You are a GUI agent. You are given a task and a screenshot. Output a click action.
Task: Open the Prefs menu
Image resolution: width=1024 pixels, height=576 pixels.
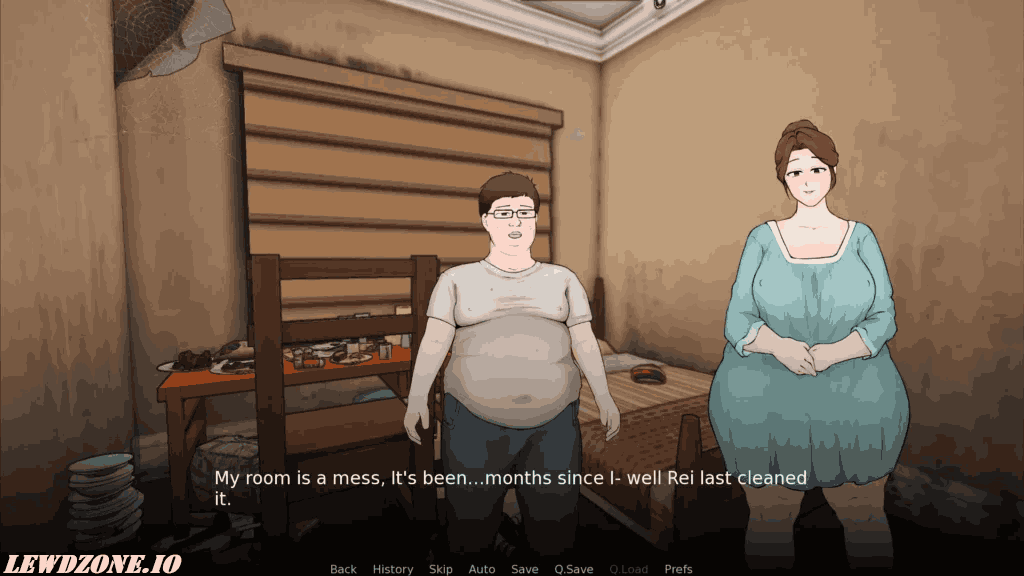tap(679, 569)
